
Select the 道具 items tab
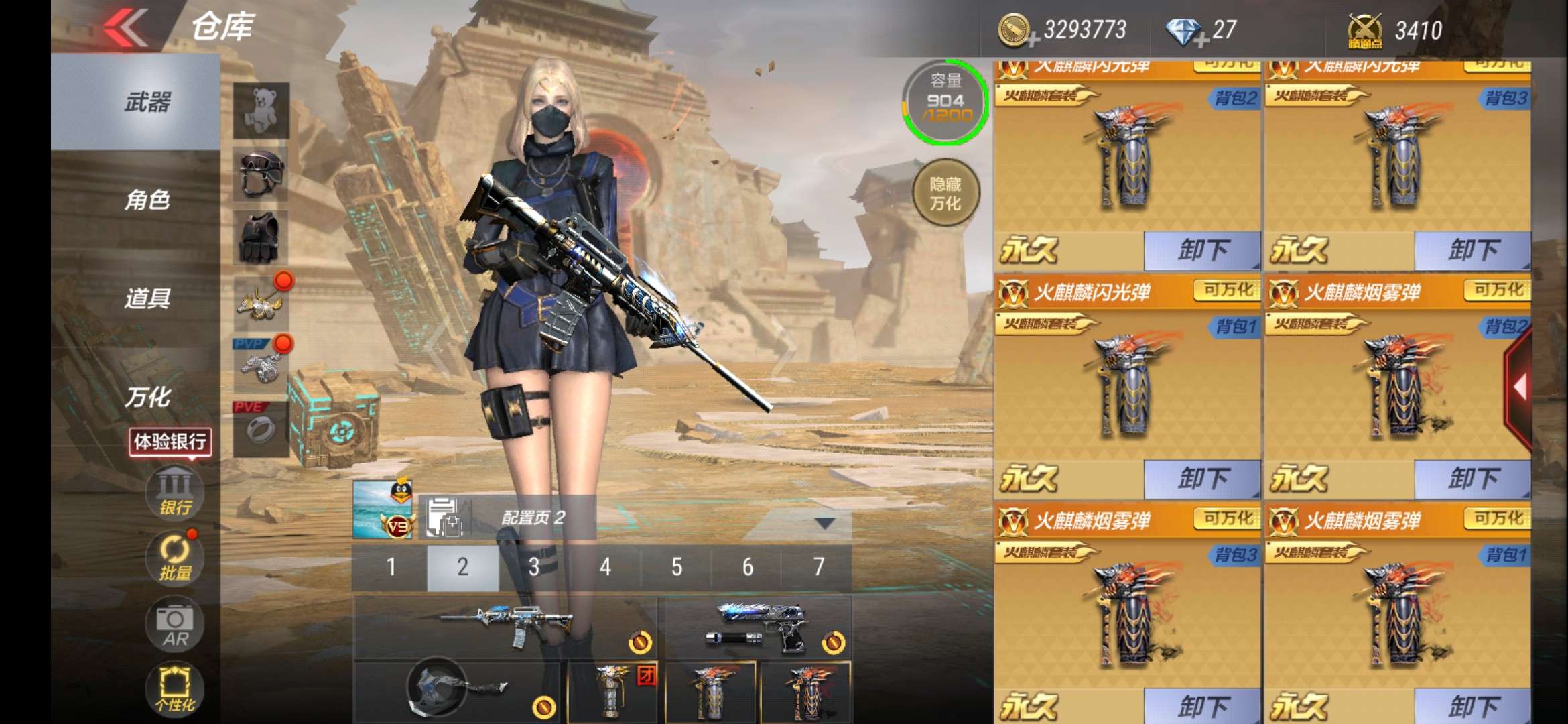pyautogui.click(x=147, y=298)
